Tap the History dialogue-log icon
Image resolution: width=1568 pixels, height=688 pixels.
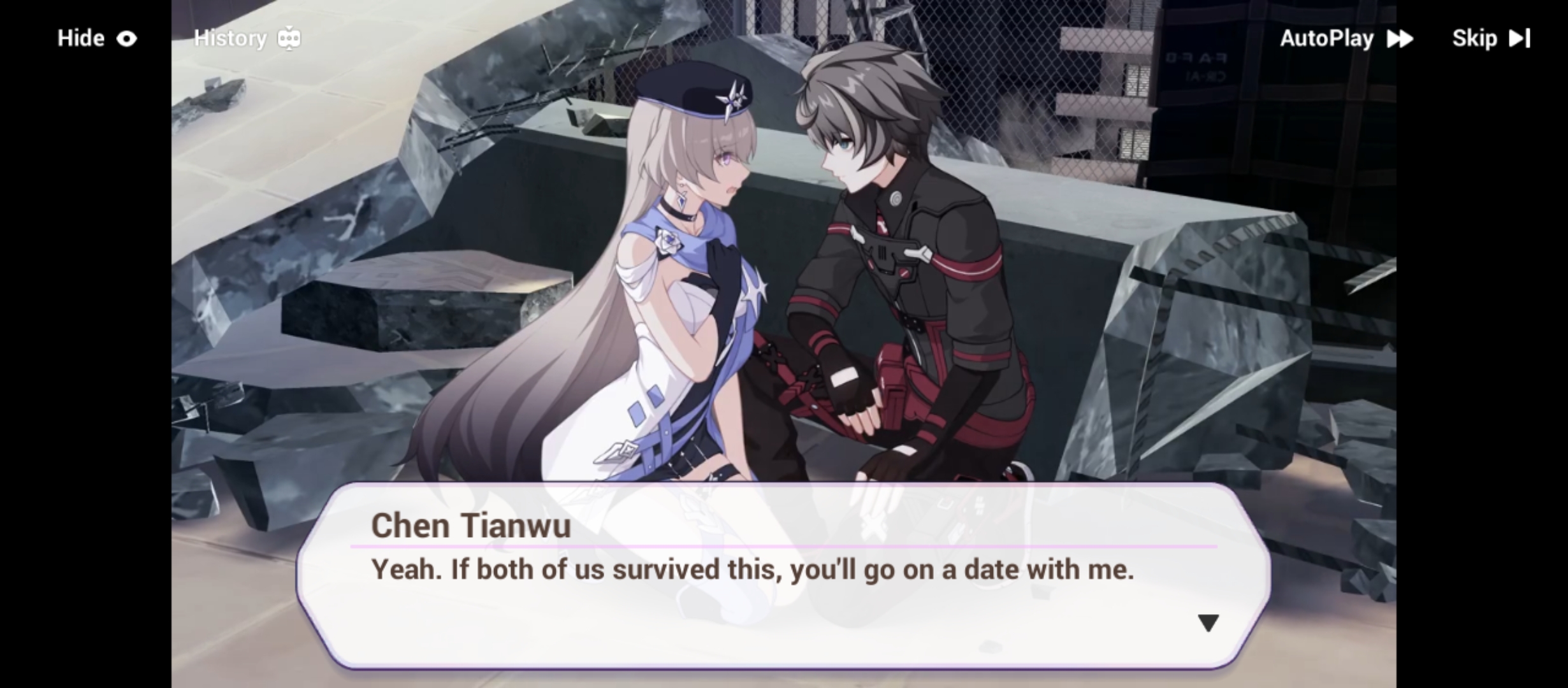tap(289, 38)
